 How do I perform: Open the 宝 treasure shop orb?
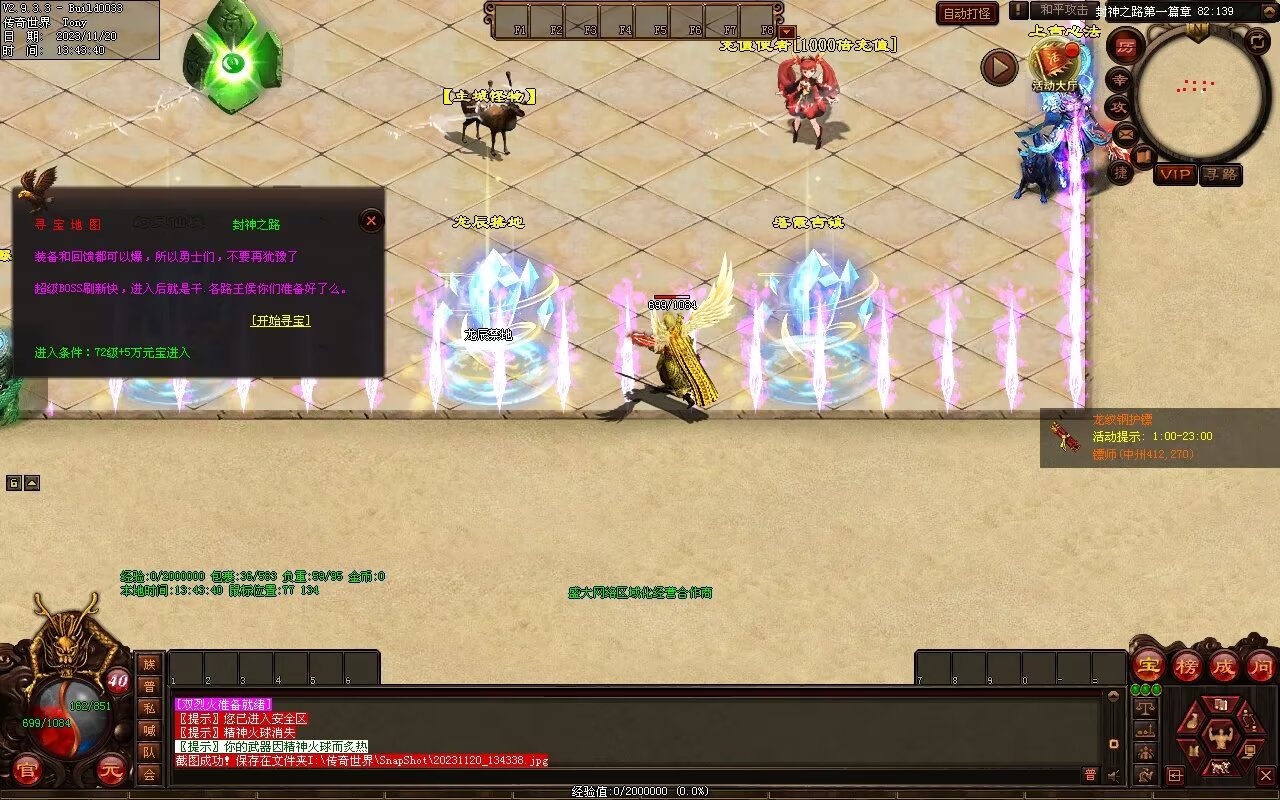coord(1149,665)
